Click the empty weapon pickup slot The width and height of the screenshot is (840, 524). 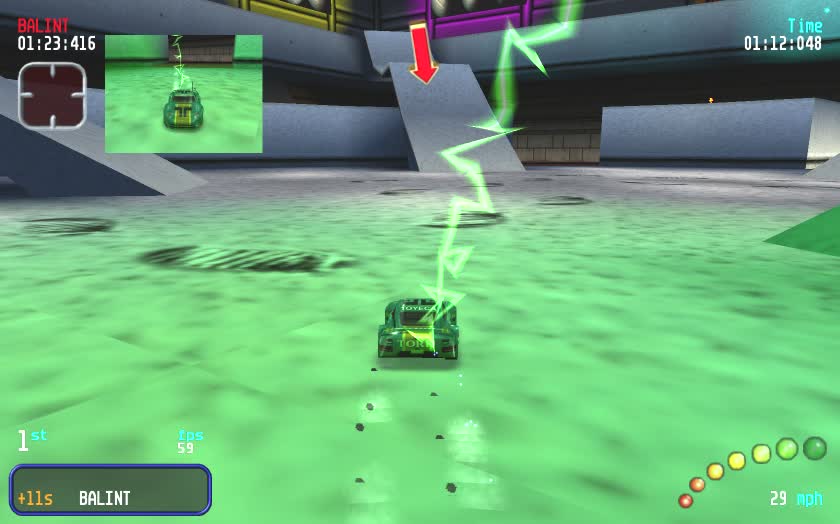[52, 96]
